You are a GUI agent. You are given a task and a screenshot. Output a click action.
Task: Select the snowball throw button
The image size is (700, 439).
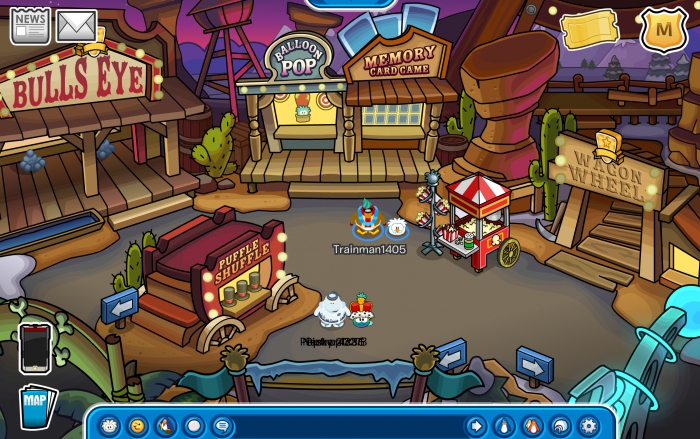[x=193, y=425]
